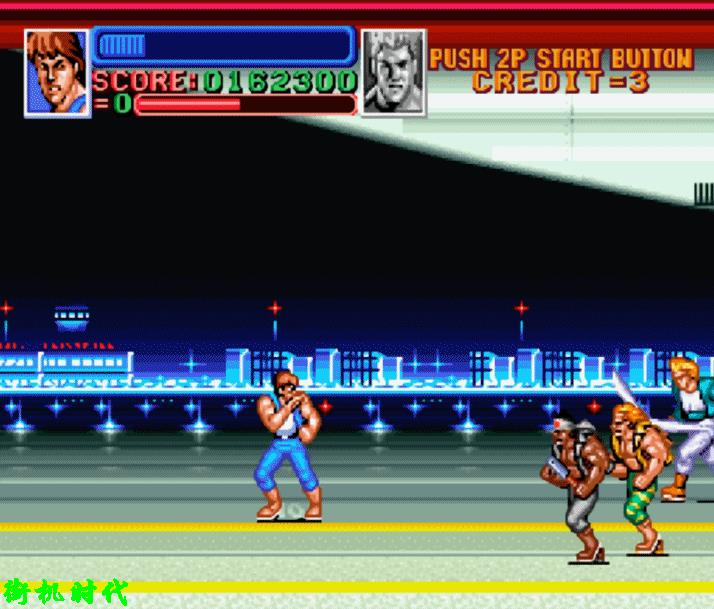Image resolution: width=714 pixels, height=609 pixels.
Task: Click the player one character portrait
Action: [x=57, y=72]
